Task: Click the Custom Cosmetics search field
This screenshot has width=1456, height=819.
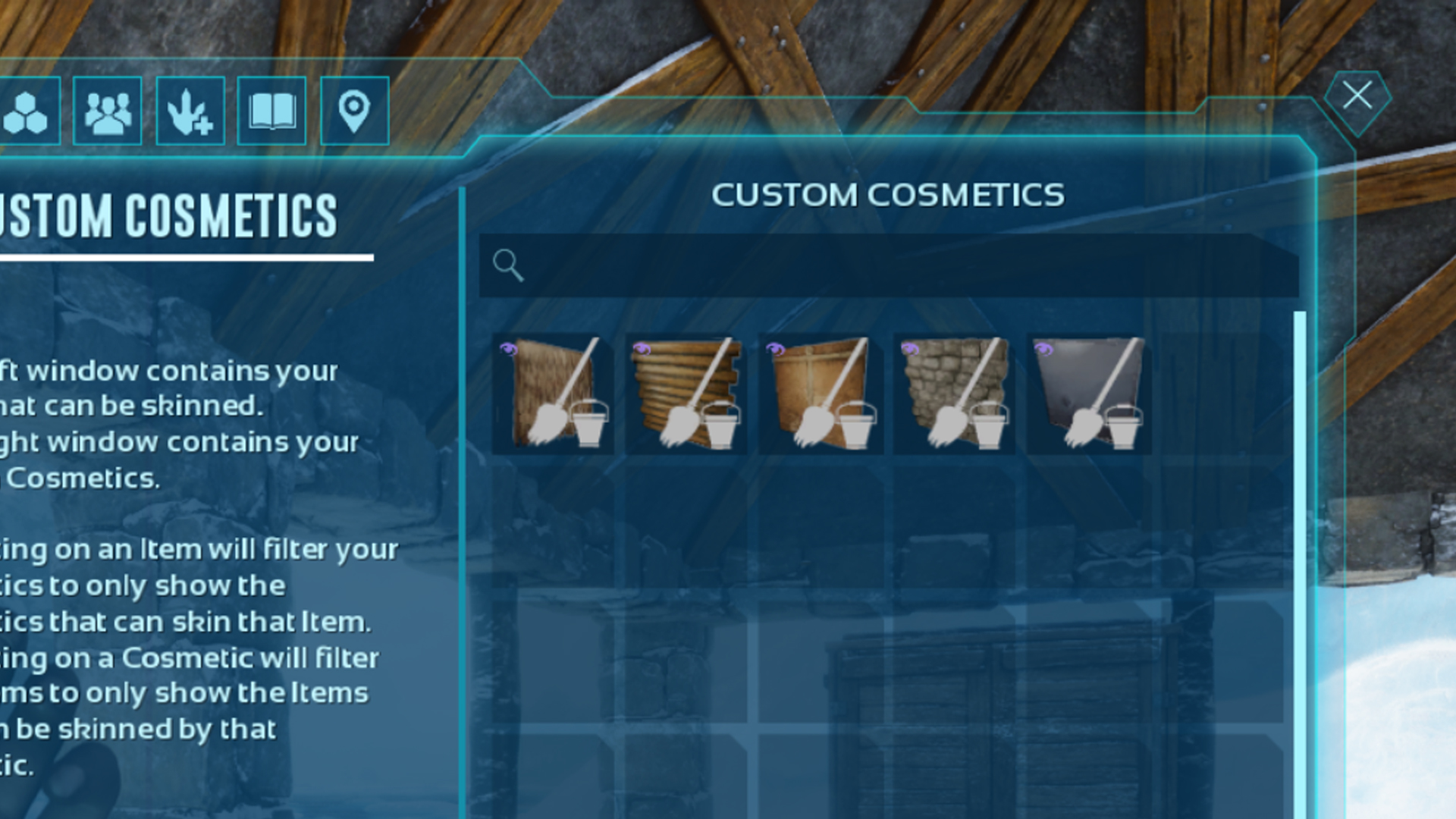Action: point(887,265)
